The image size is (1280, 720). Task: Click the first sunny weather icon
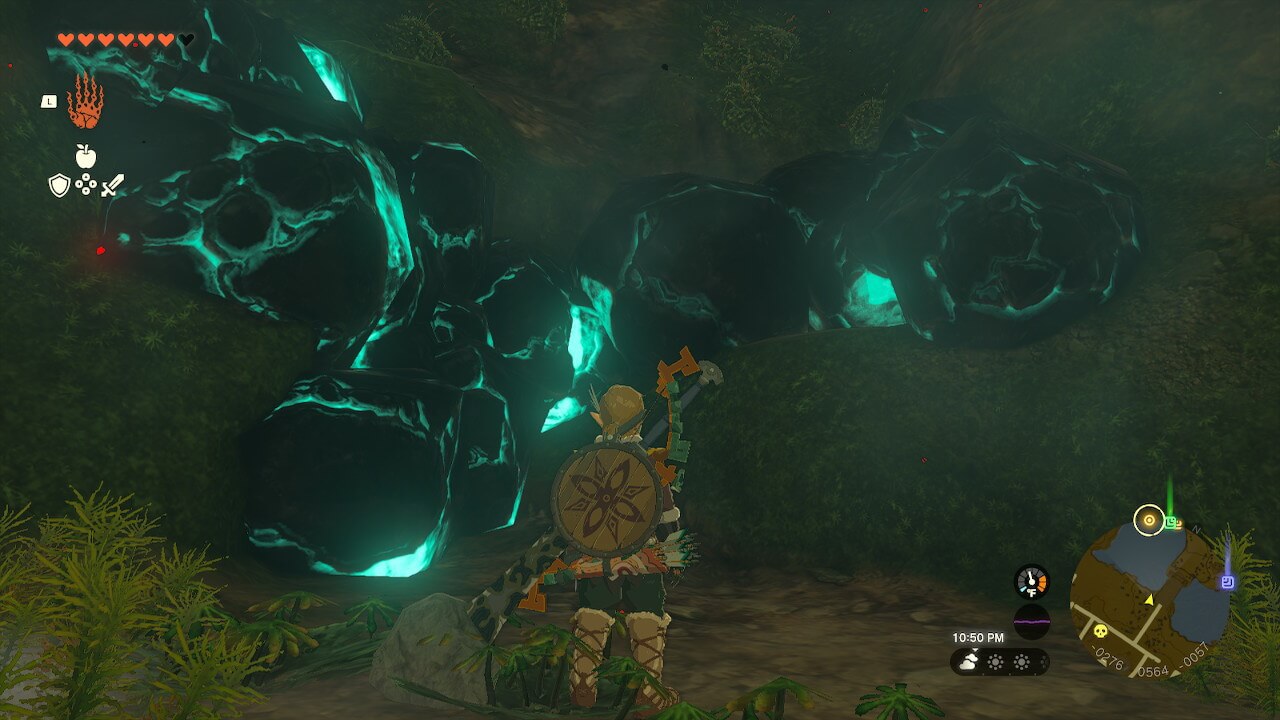(995, 662)
